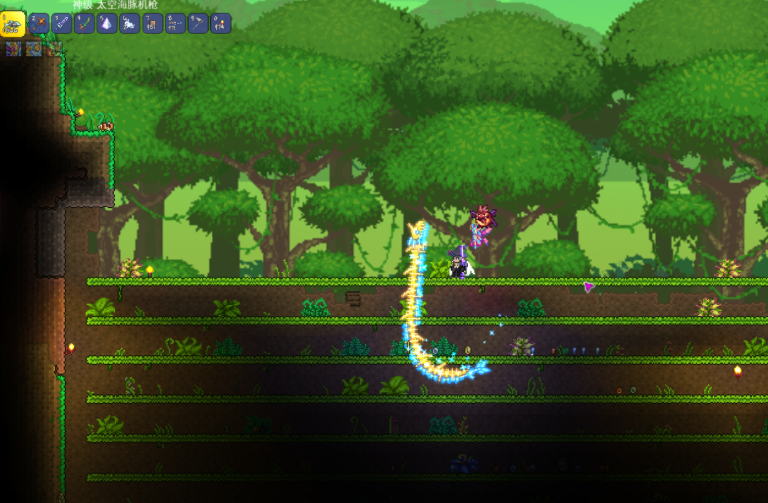Select the crystal prism in slot 5
The width and height of the screenshot is (768, 503).
pos(107,23)
